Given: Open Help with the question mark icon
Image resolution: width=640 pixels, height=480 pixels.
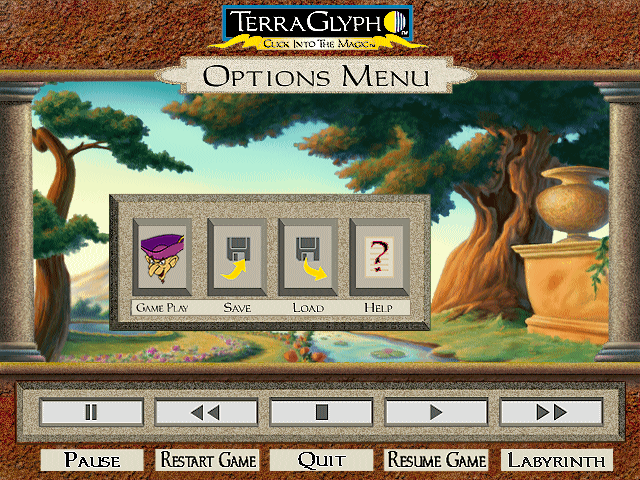Looking at the screenshot, I should (x=378, y=257).
